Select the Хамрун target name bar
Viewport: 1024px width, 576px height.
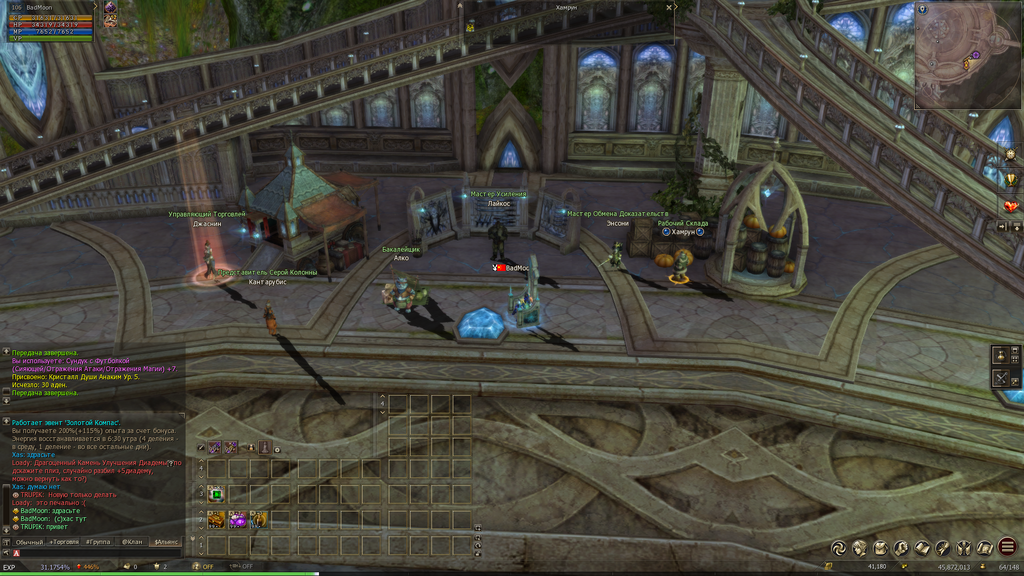click(x=567, y=6)
